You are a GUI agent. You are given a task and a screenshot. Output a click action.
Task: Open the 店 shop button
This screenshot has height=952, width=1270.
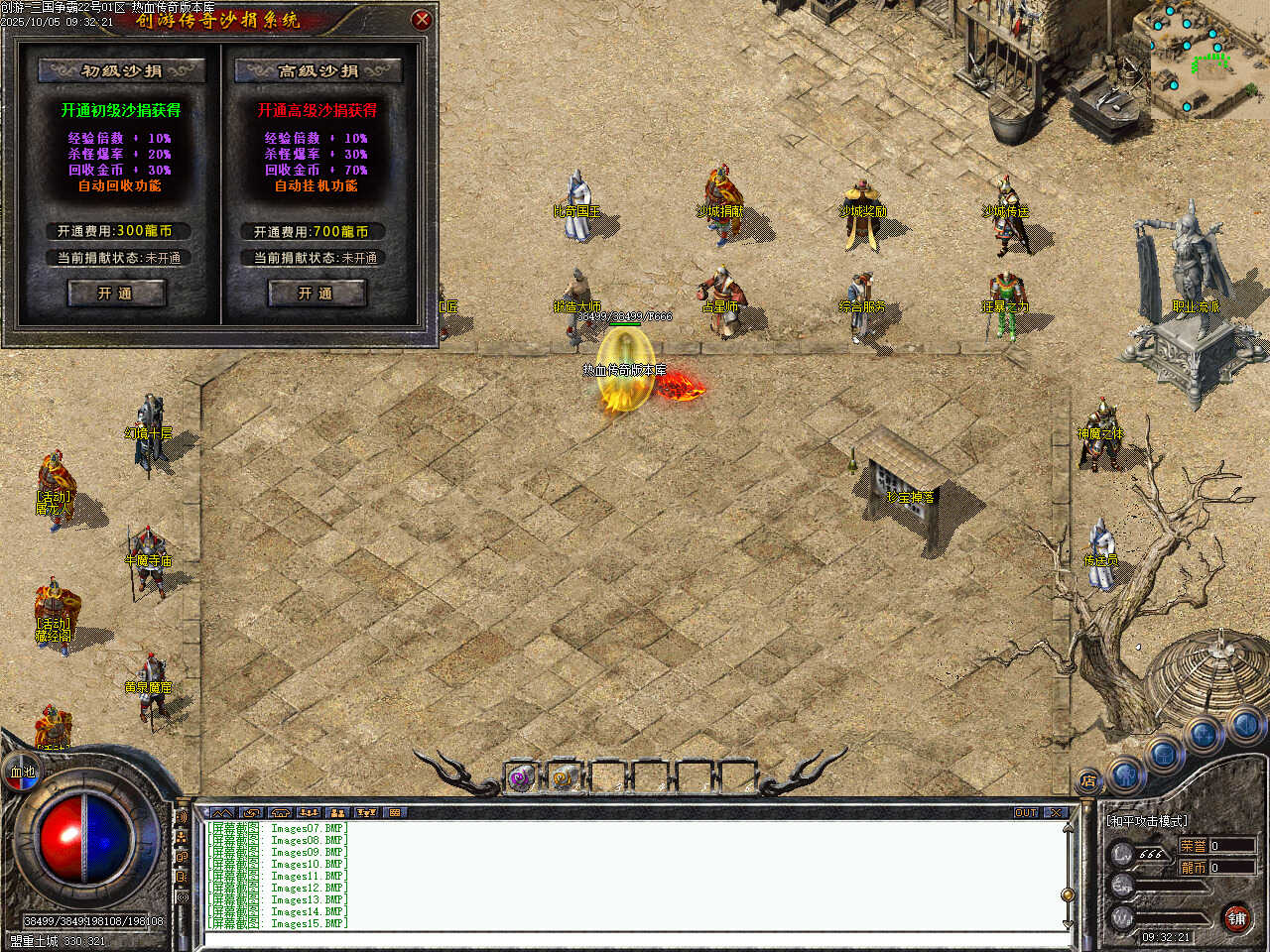tap(1088, 781)
